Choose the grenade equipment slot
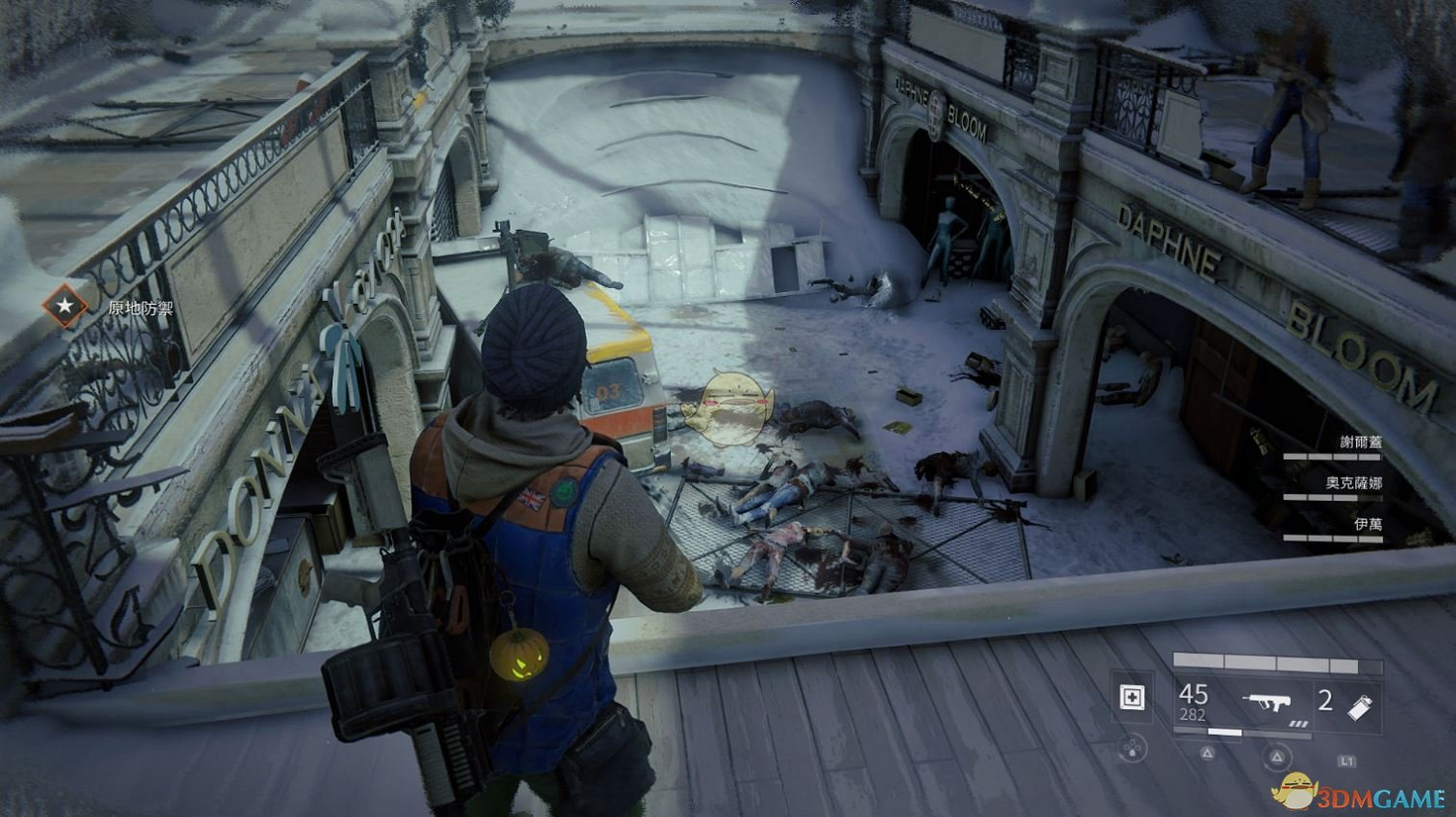 coord(1360,705)
